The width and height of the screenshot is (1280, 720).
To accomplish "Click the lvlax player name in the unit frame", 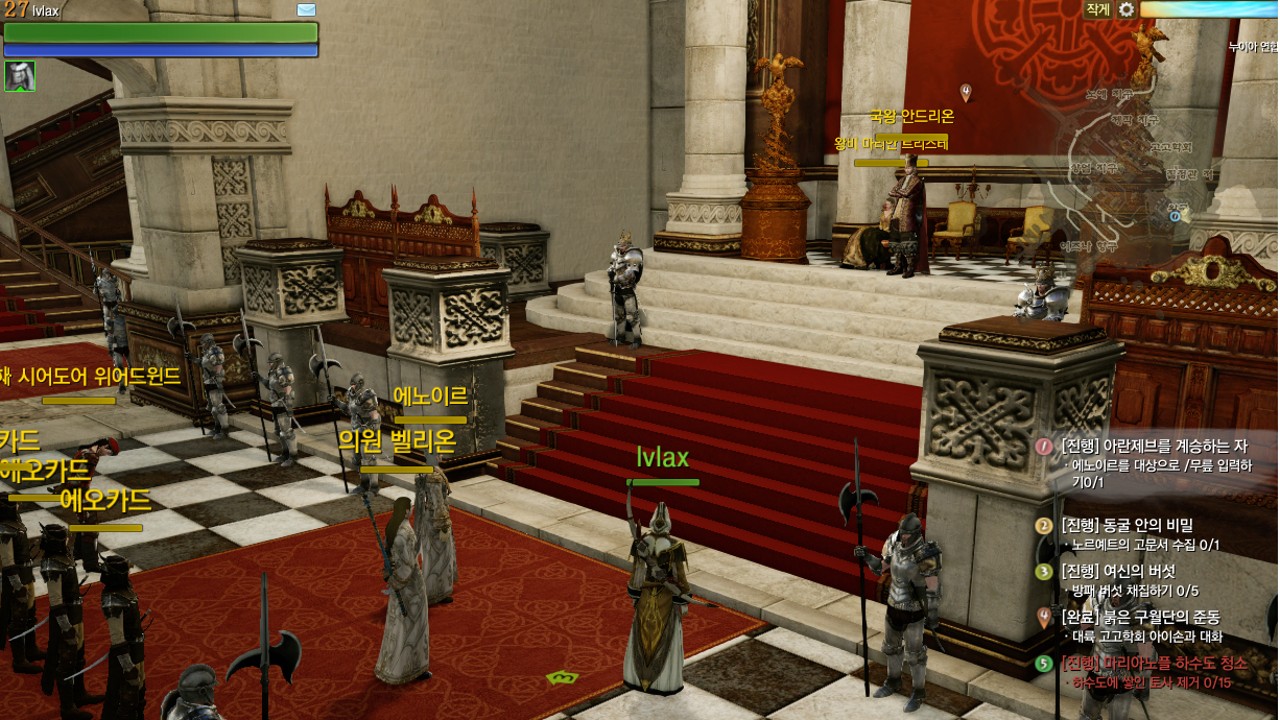I will [x=45, y=10].
